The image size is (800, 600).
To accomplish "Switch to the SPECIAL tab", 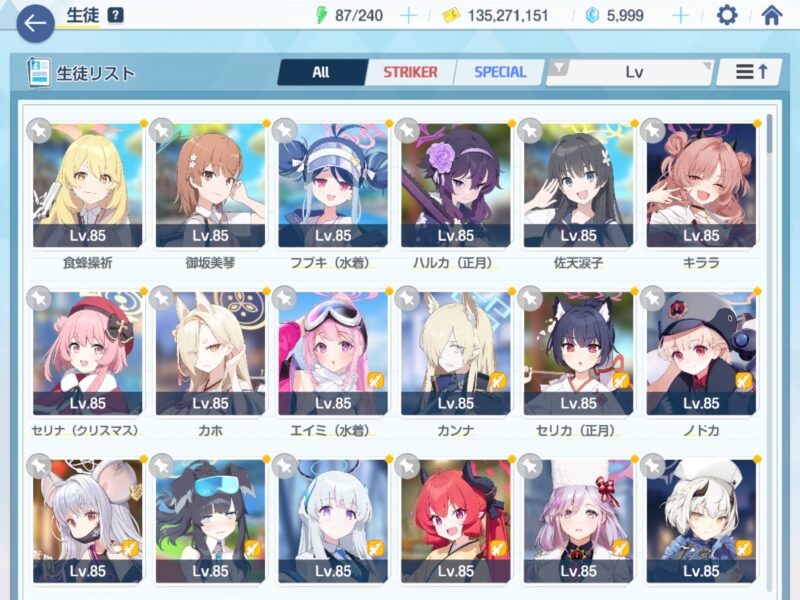I will pos(499,72).
